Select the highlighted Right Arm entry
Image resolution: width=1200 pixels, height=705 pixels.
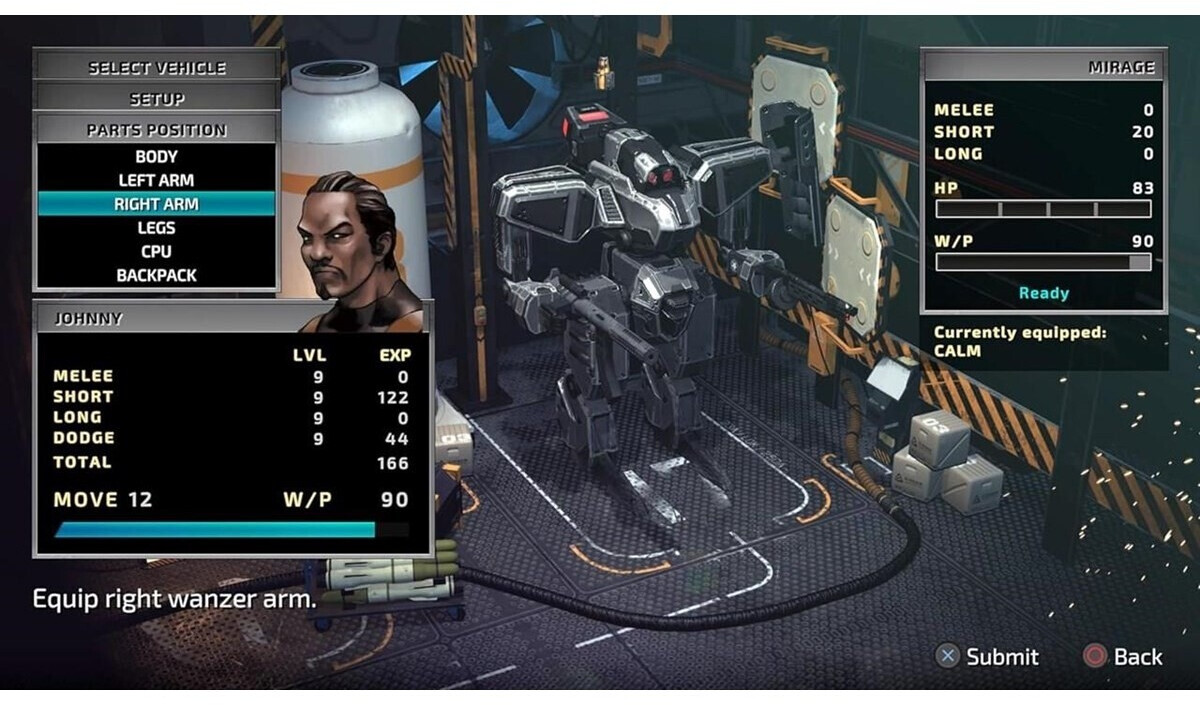click(x=157, y=204)
